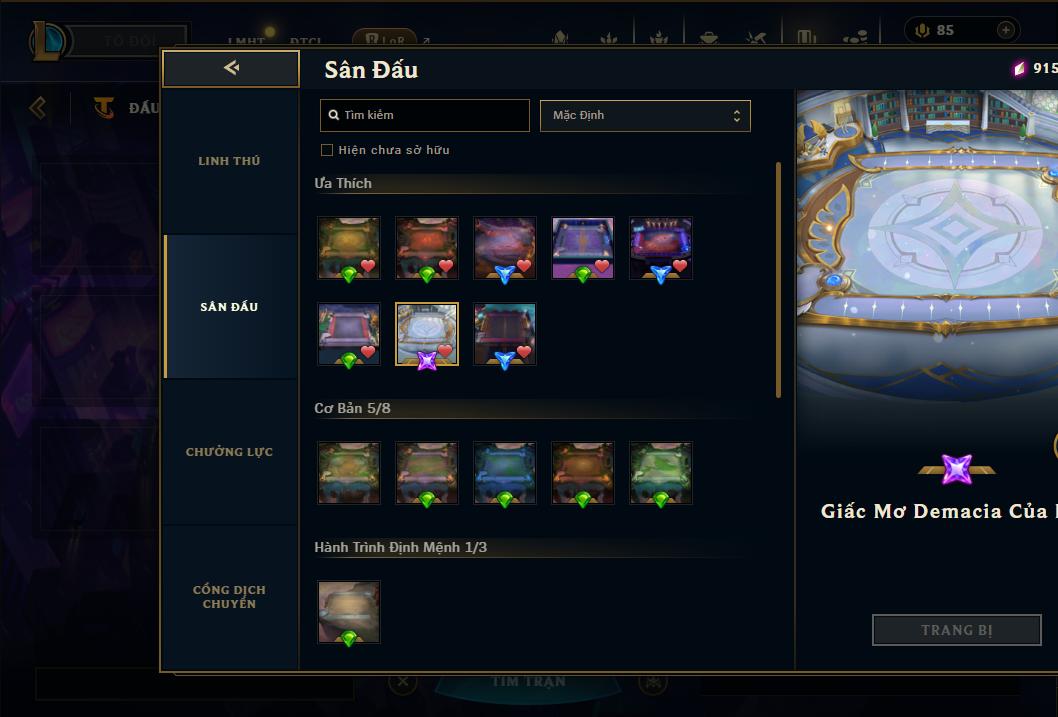Select the light green arena in Cơ Bản
The image size is (1058, 717).
[661, 472]
